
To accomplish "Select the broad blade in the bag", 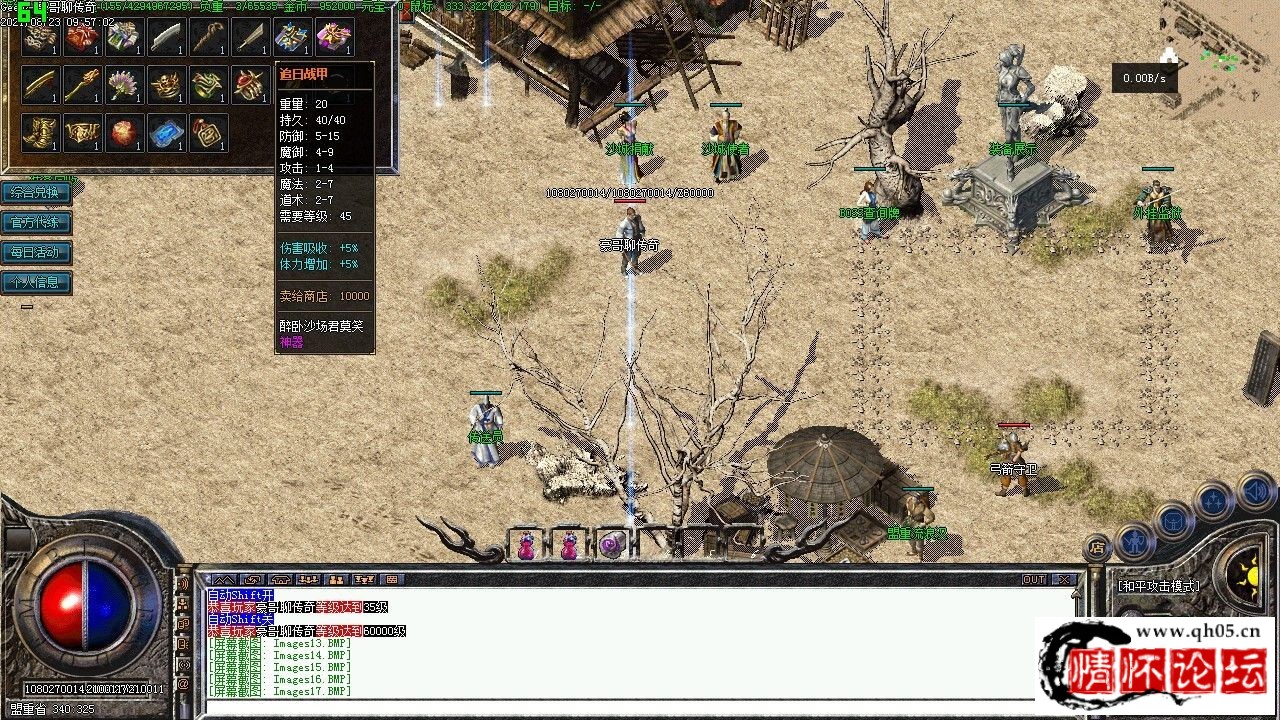I will [x=166, y=38].
